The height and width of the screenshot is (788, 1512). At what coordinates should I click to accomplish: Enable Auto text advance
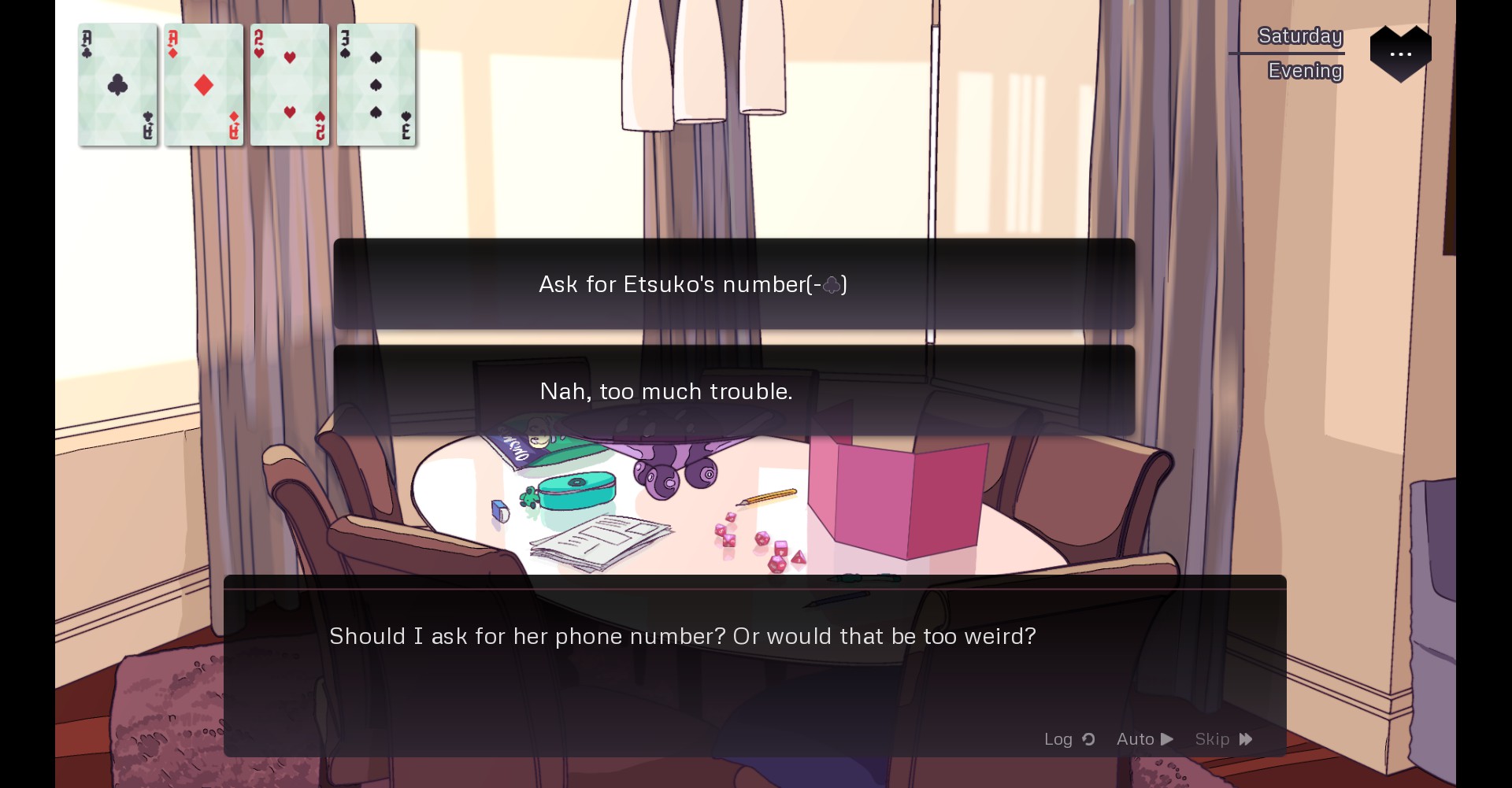(x=1144, y=739)
